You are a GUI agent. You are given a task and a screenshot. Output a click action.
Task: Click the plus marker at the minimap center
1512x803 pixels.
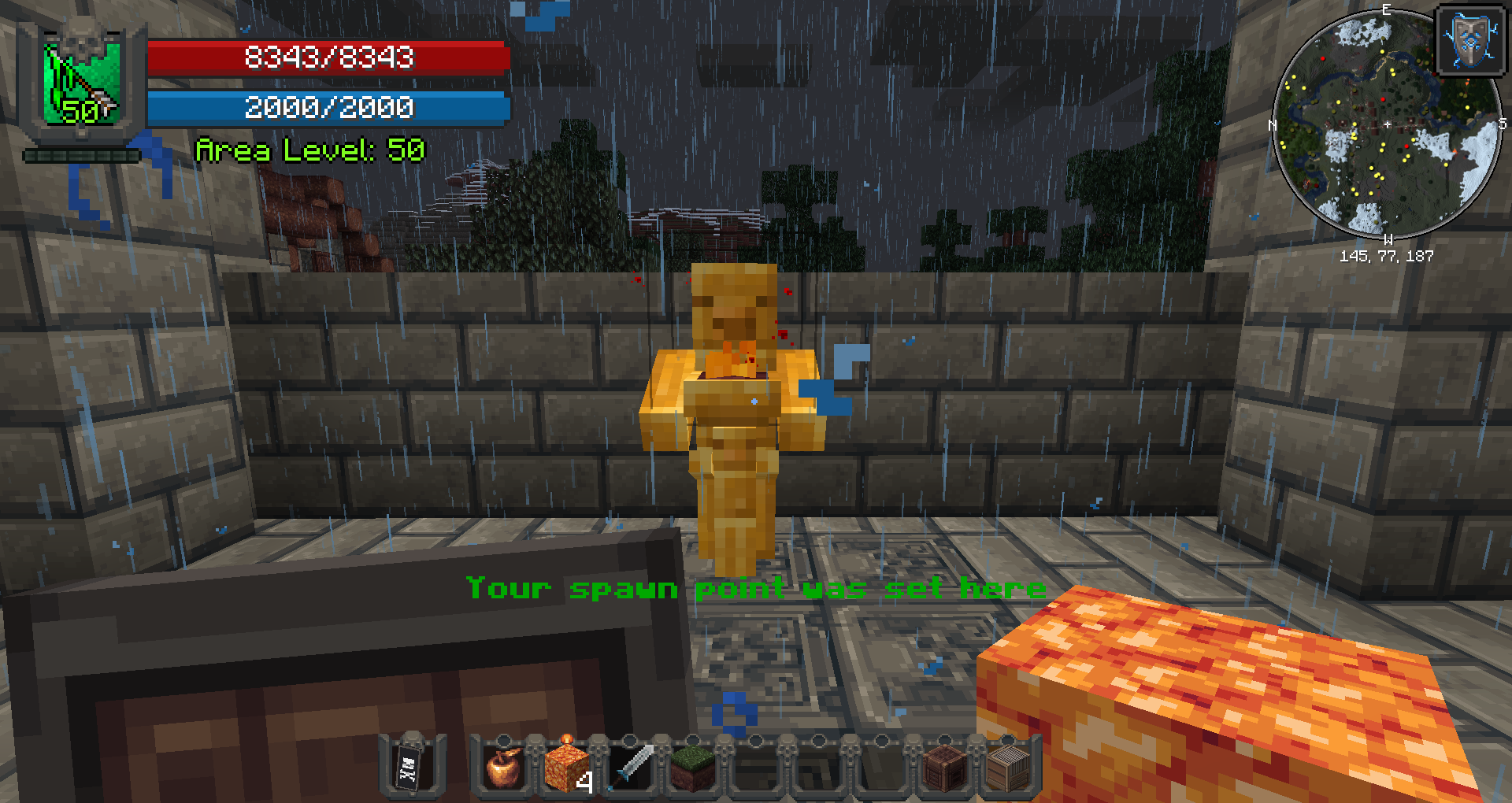pyautogui.click(x=1388, y=124)
